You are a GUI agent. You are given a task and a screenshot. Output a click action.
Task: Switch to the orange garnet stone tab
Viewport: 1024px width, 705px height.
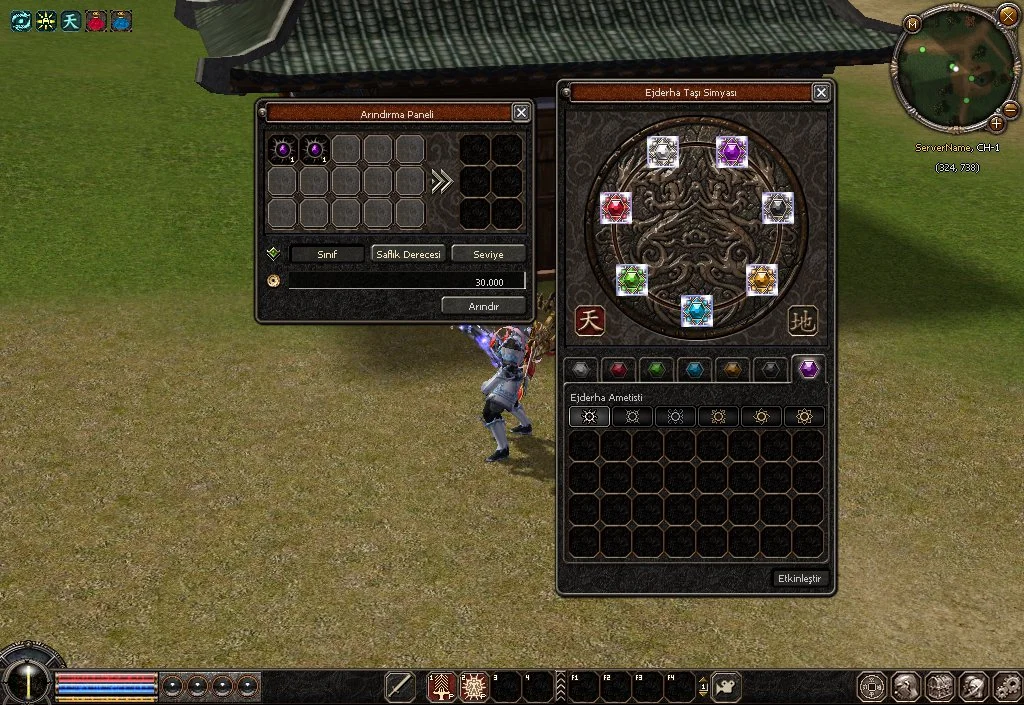coord(732,369)
